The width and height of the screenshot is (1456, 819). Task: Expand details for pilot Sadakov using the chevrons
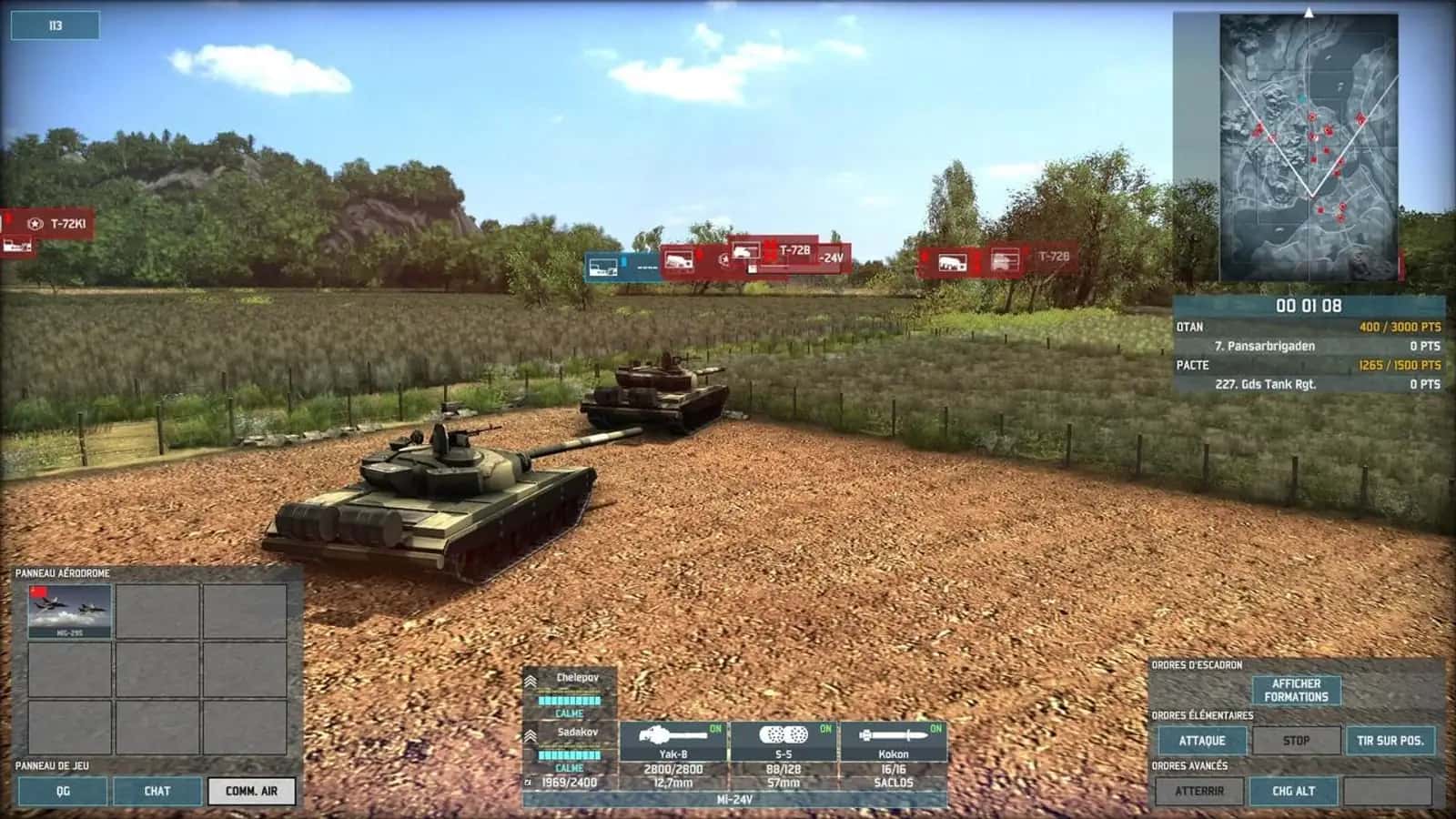point(531,733)
